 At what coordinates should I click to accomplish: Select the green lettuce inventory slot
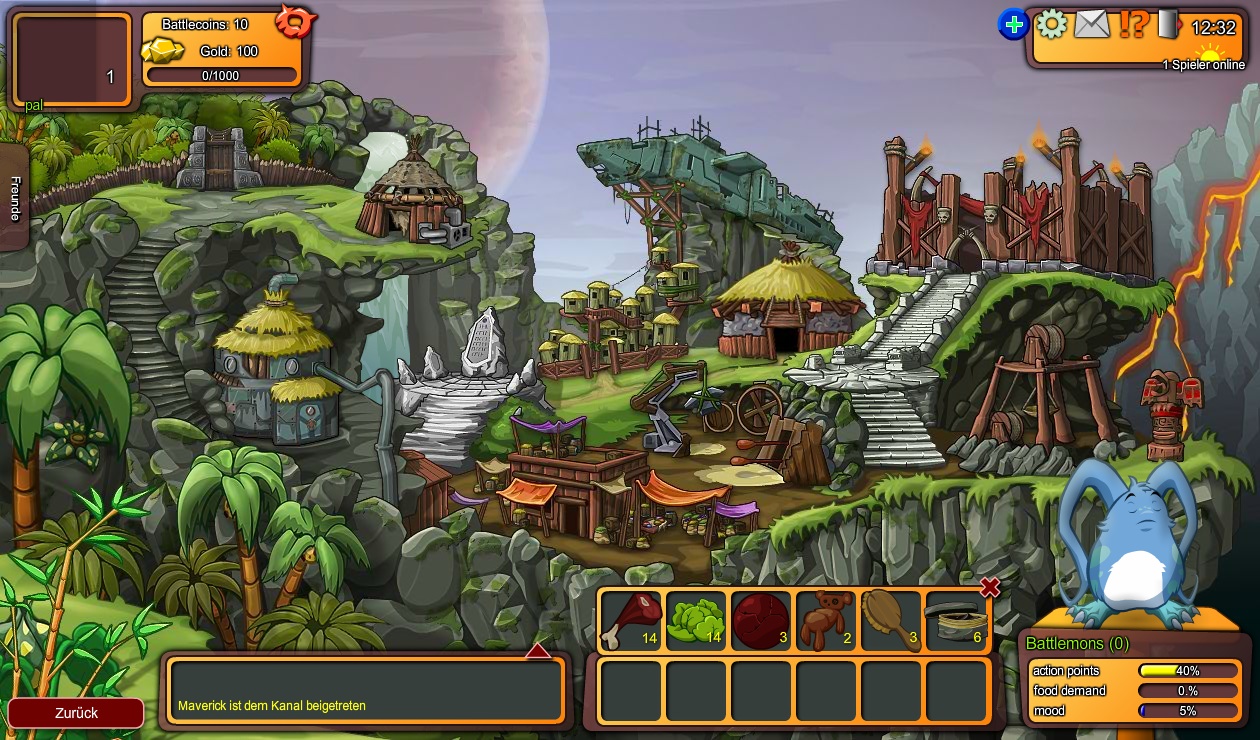pos(695,621)
